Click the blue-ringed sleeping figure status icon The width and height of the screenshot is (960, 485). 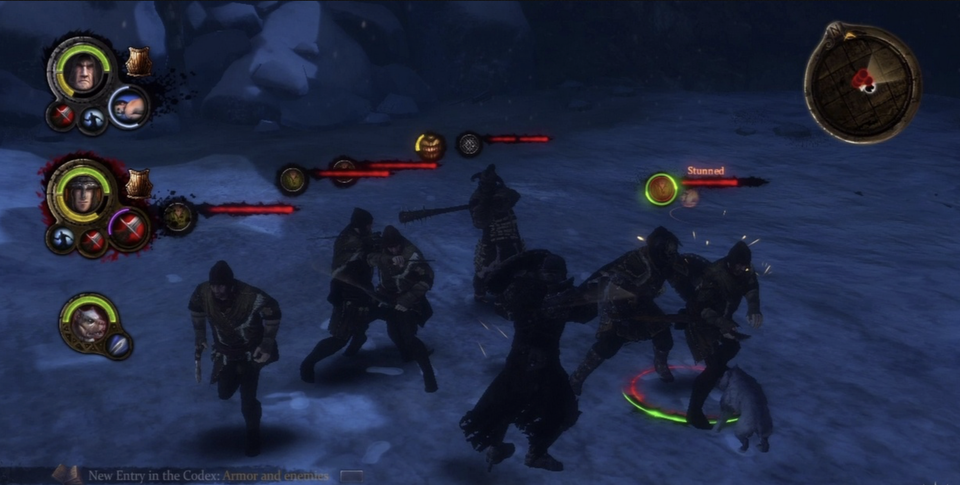click(x=129, y=106)
